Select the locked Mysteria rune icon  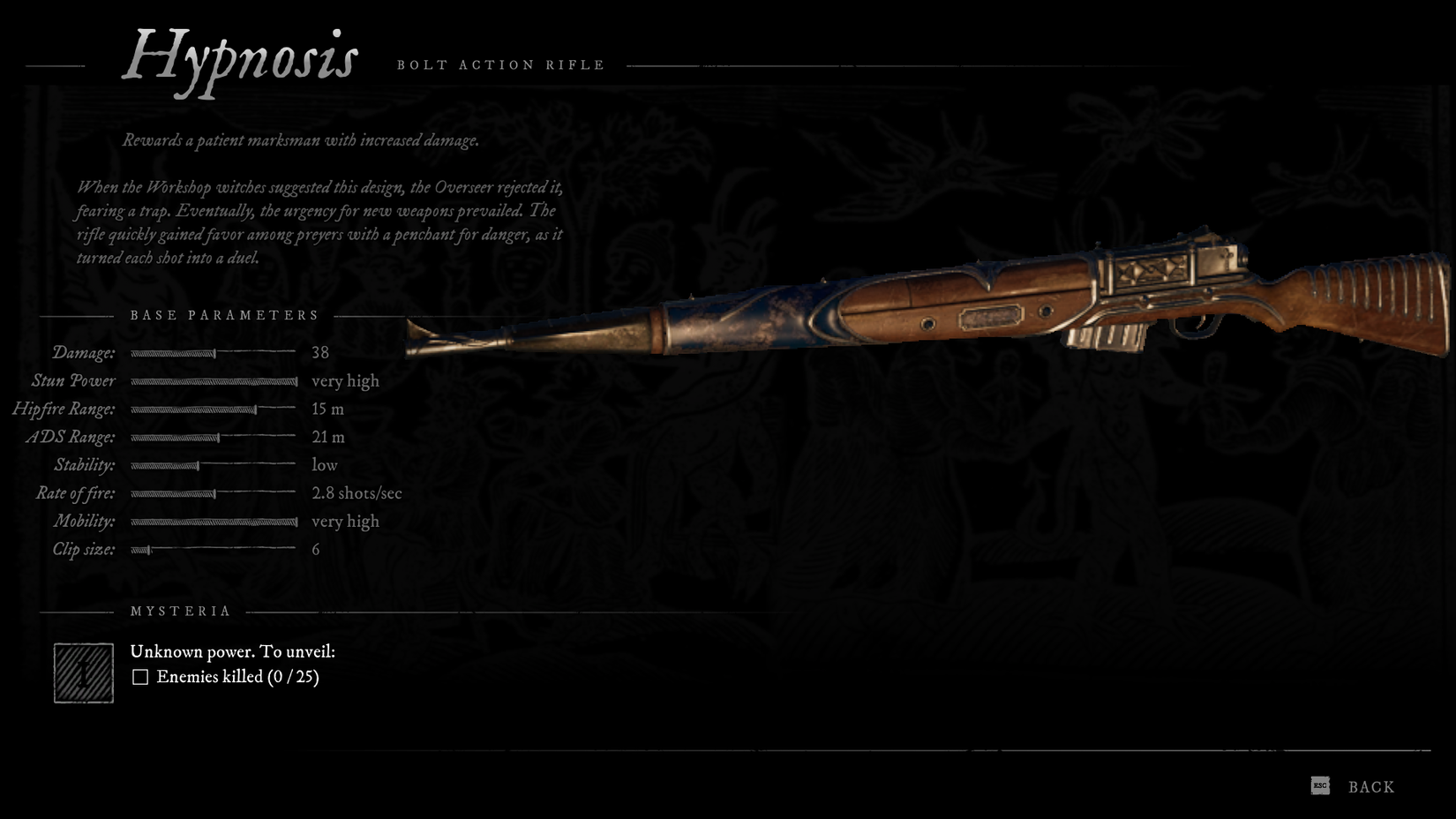coord(83,674)
